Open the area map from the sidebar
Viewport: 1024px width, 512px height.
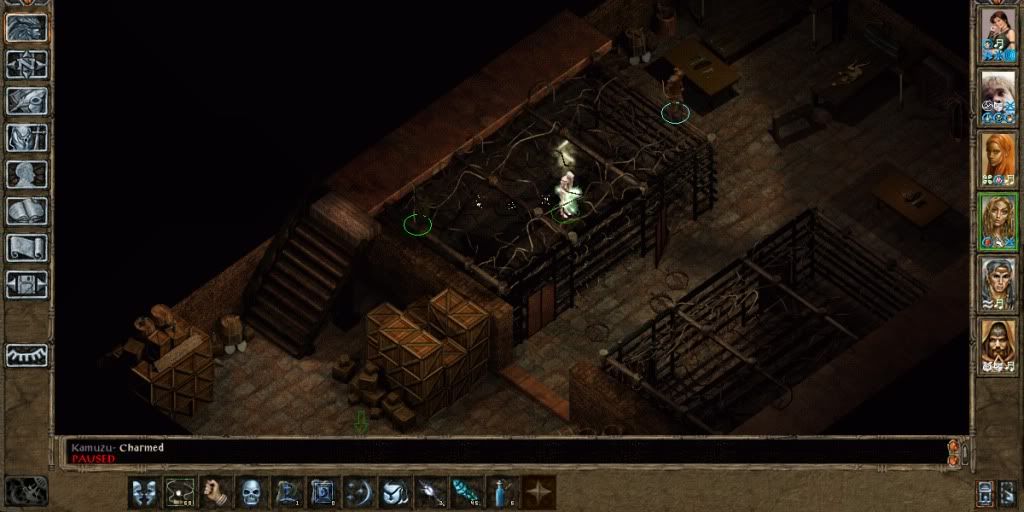tap(28, 65)
